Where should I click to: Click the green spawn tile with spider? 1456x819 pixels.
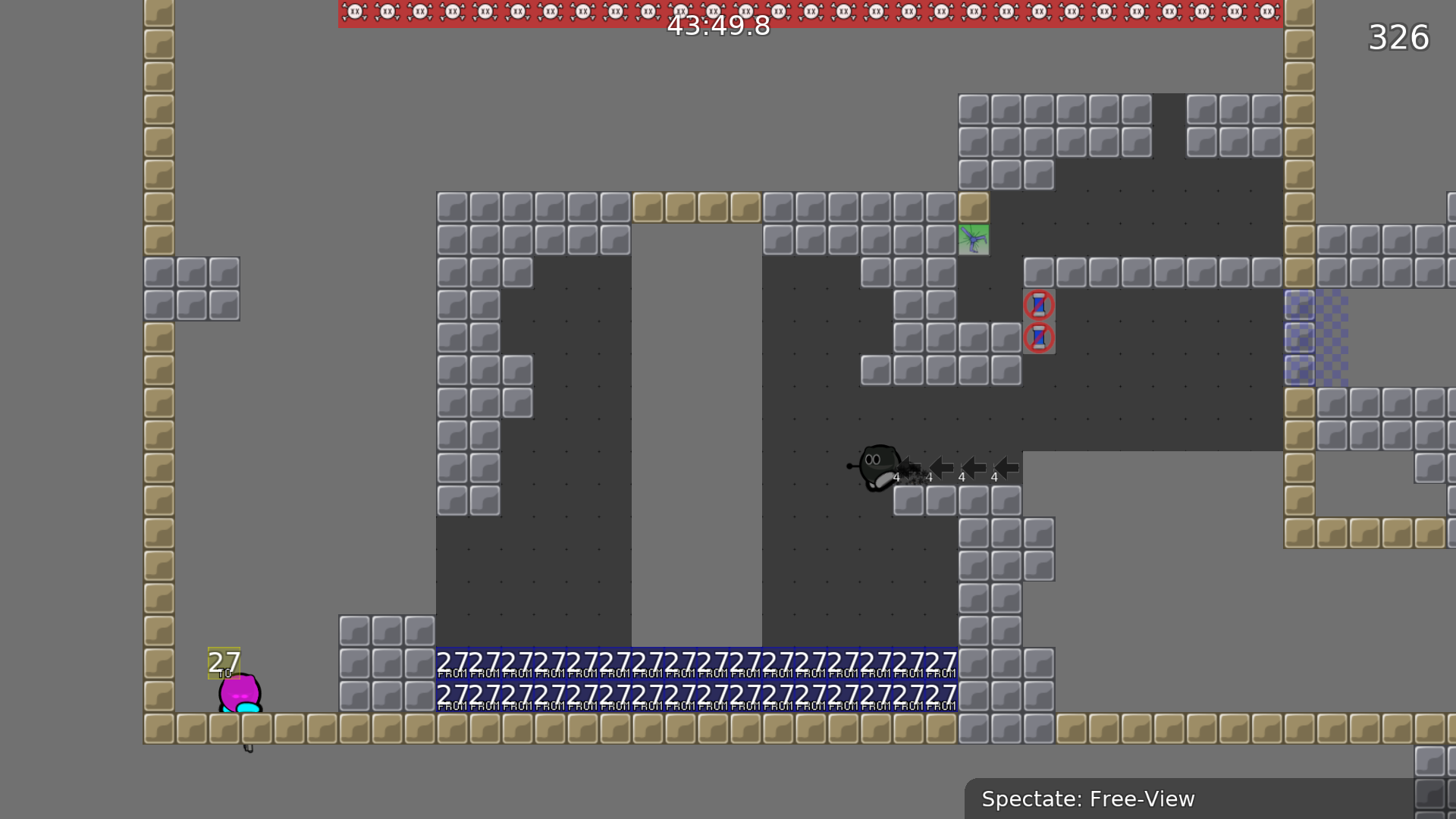974,240
